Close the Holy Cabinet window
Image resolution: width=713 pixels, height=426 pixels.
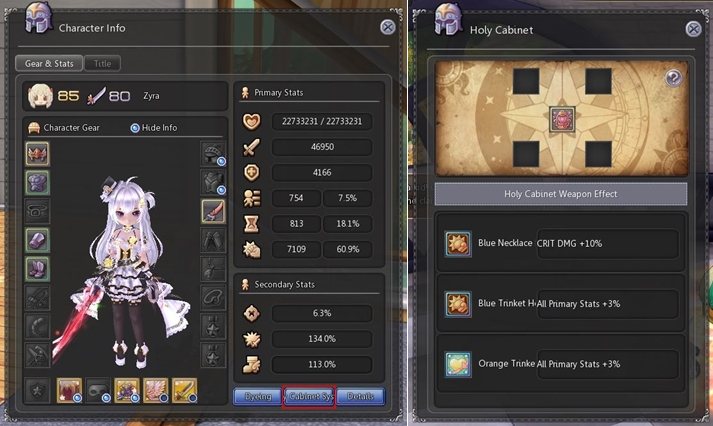[693, 28]
